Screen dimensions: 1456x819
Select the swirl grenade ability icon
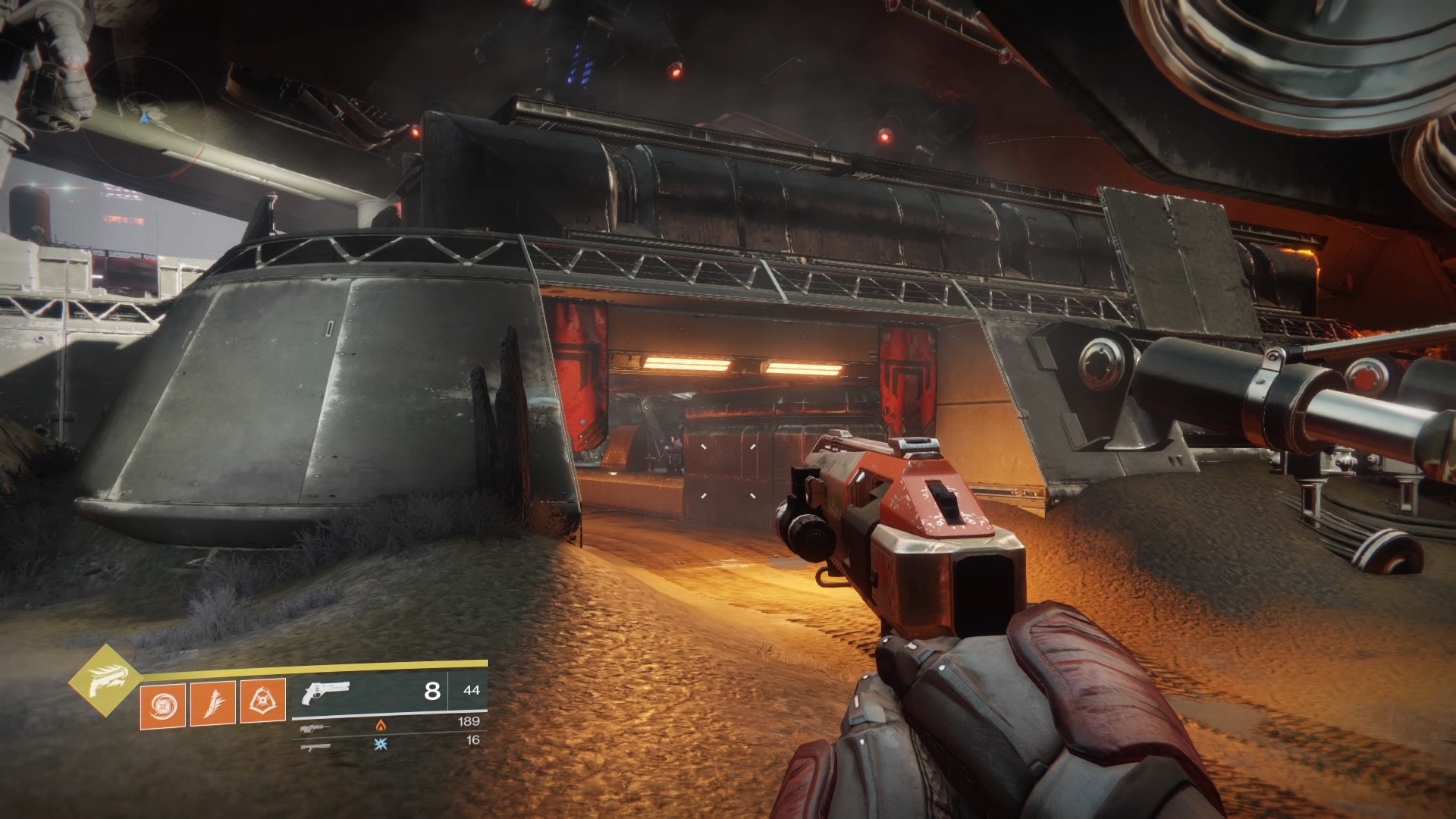162,702
